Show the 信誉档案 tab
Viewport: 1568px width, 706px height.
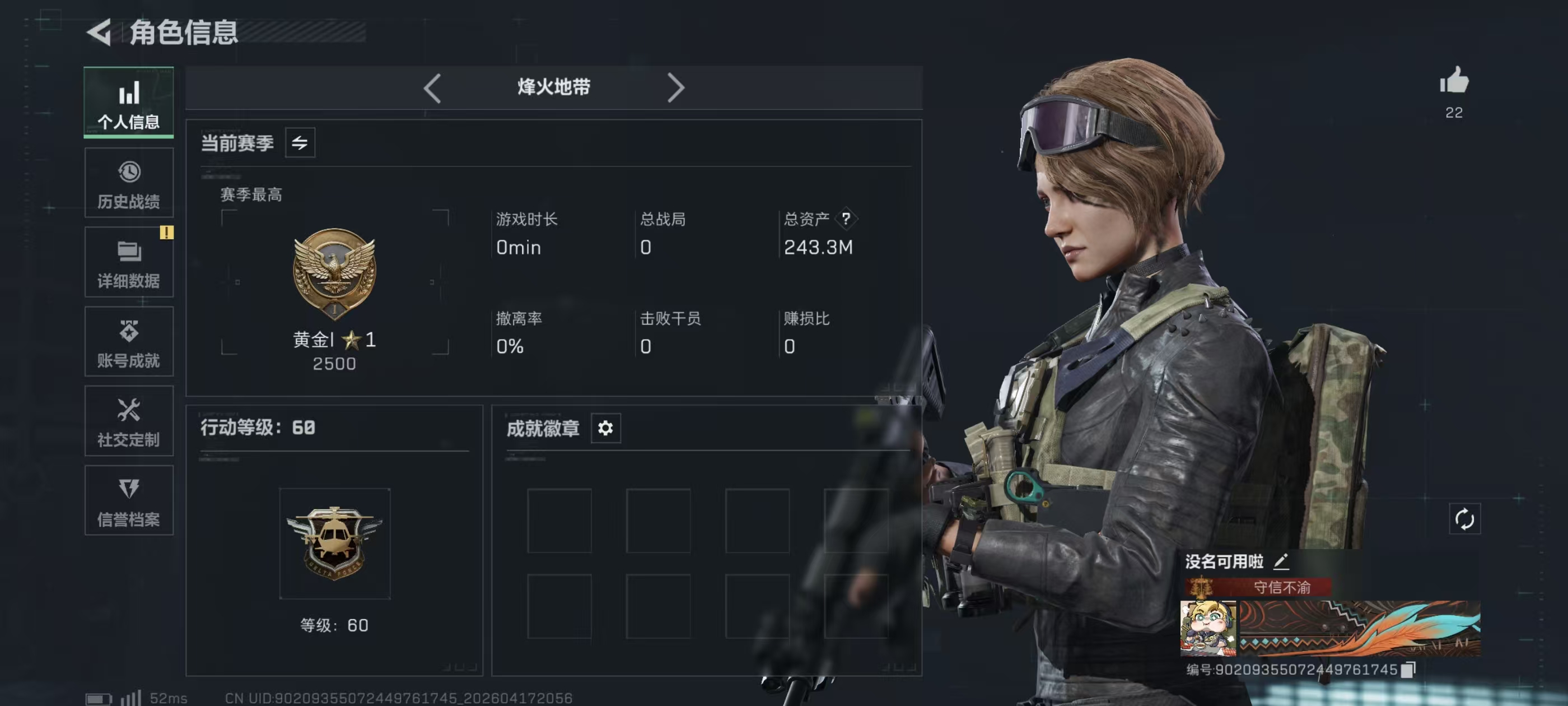(x=128, y=501)
